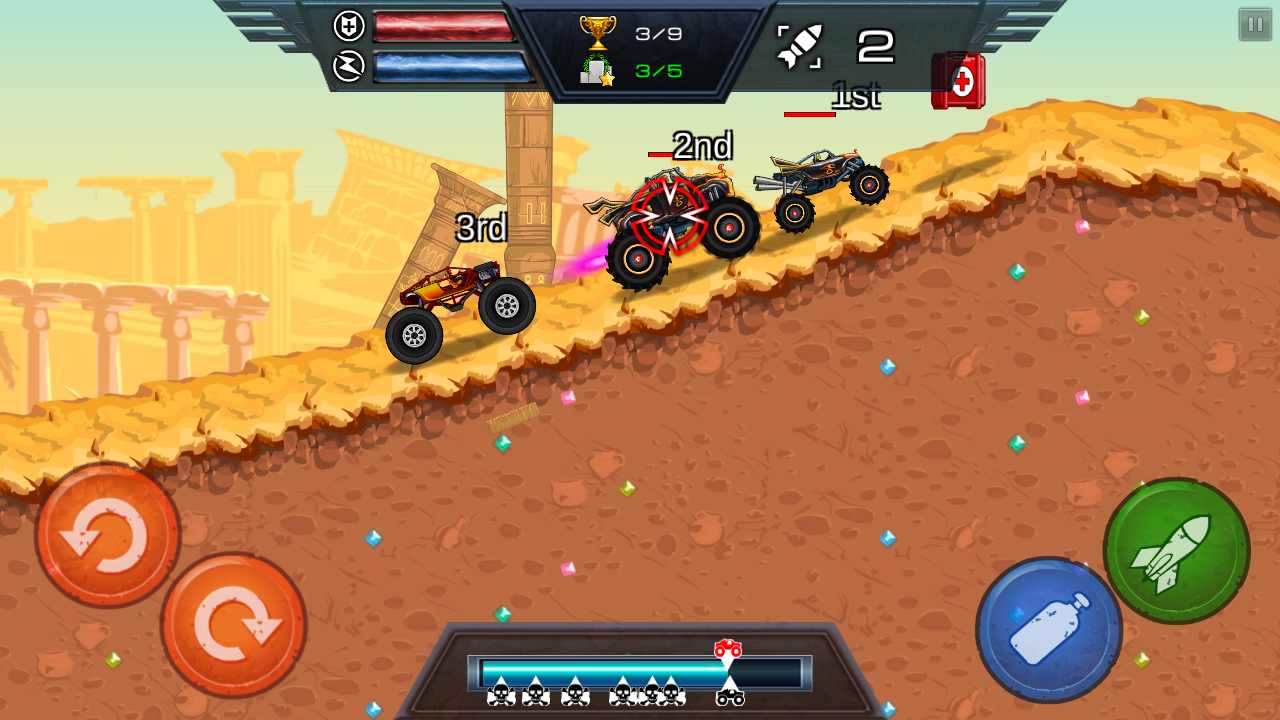Click the 3rd place label
This screenshot has width=1280, height=720.
(484, 230)
